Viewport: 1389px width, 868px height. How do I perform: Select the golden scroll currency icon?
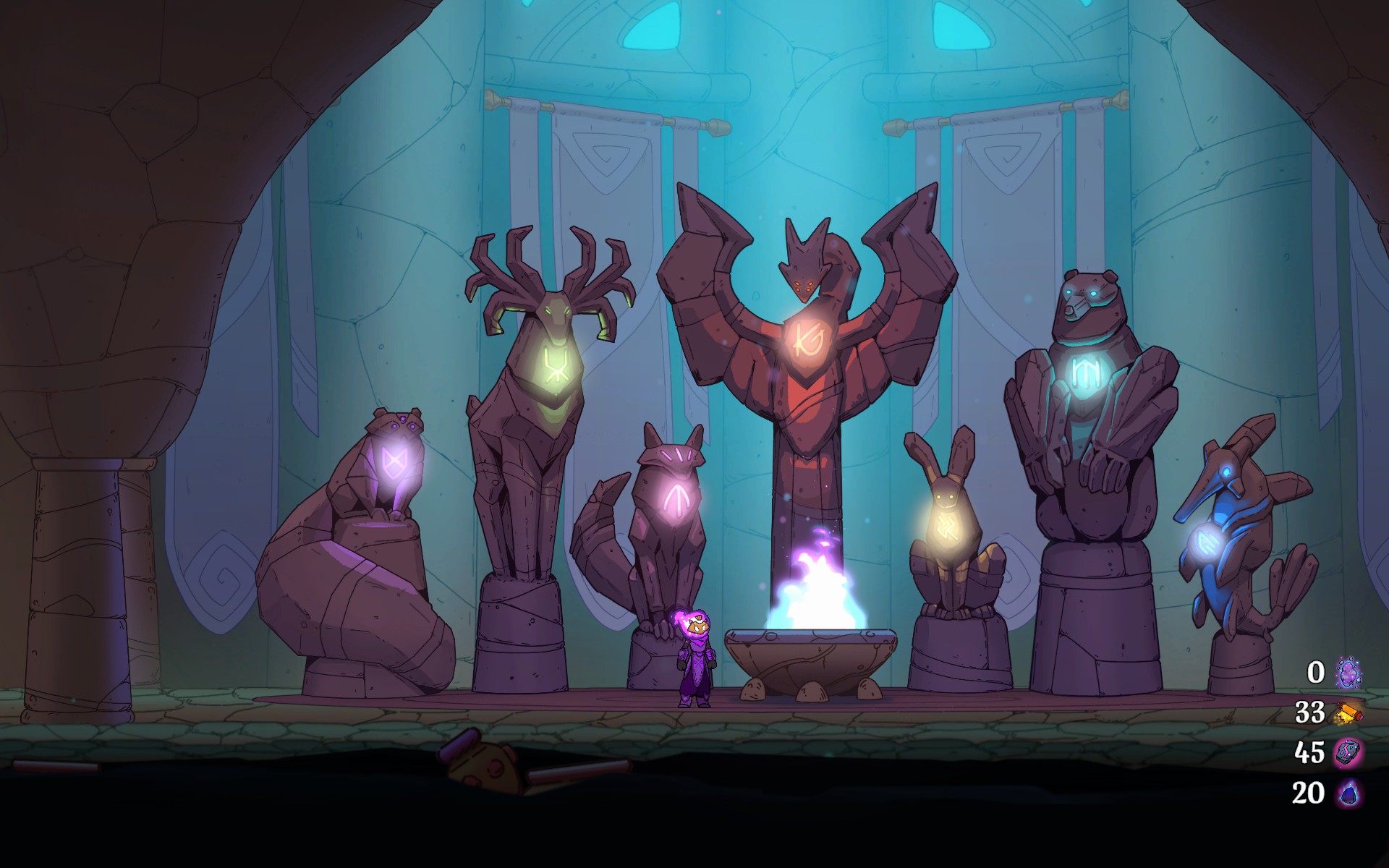pyautogui.click(x=1348, y=713)
